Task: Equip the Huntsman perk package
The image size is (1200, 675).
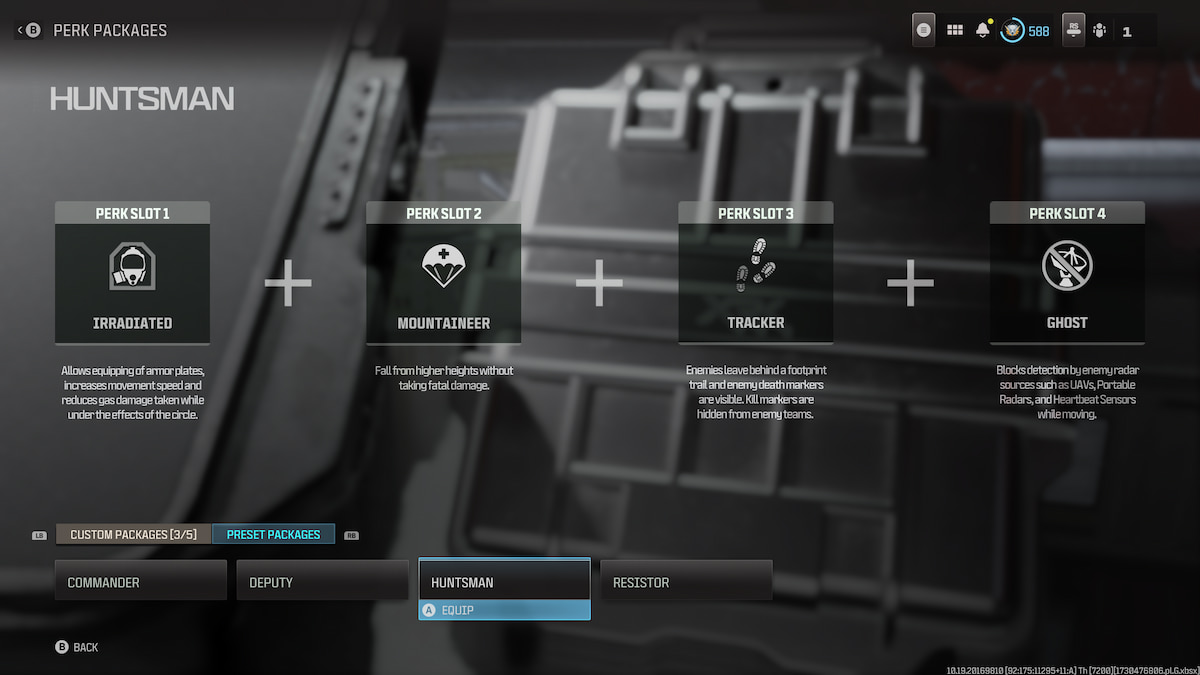Action: click(504, 610)
